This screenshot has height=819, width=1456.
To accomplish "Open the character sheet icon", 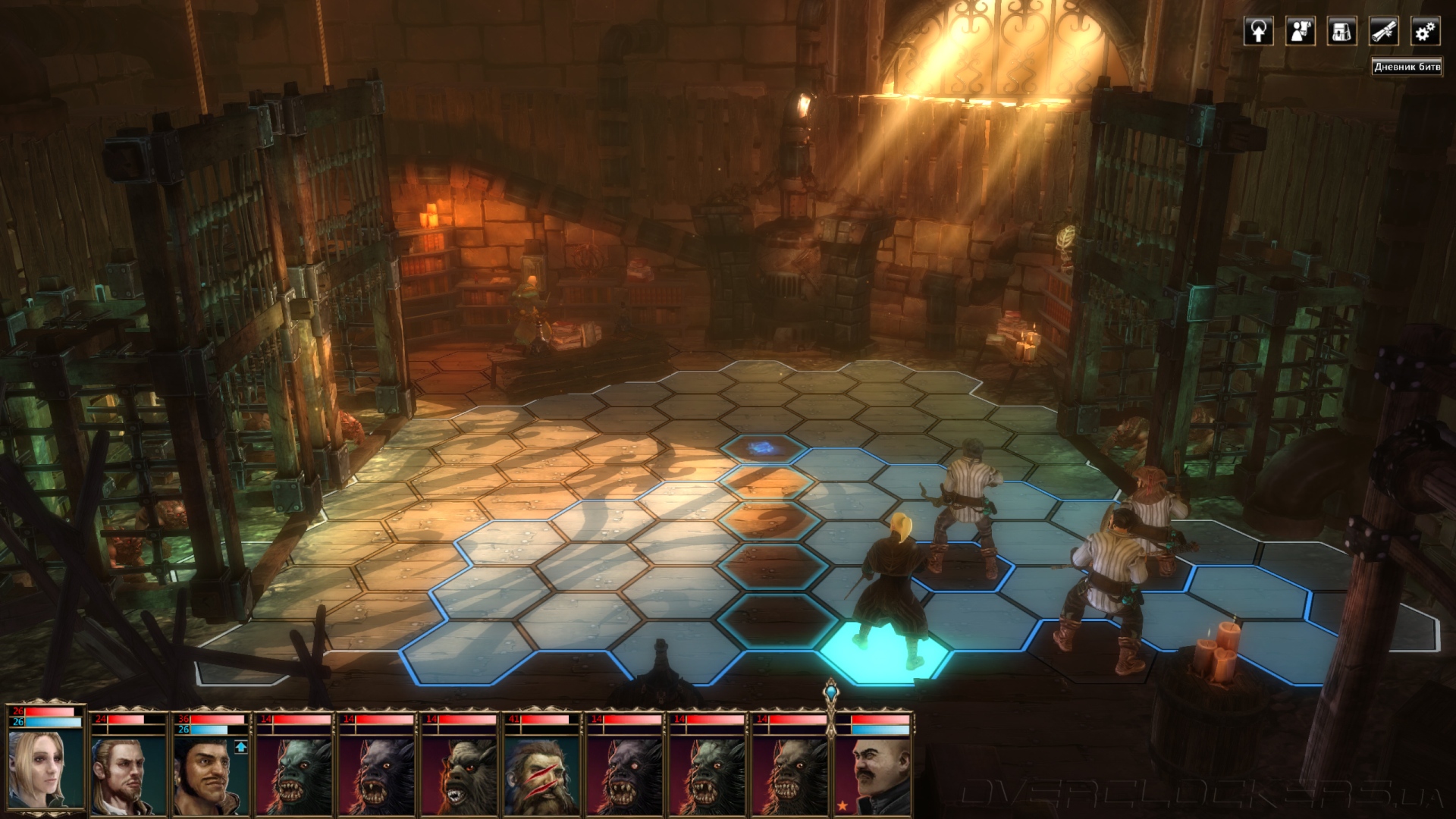I will tap(1300, 32).
